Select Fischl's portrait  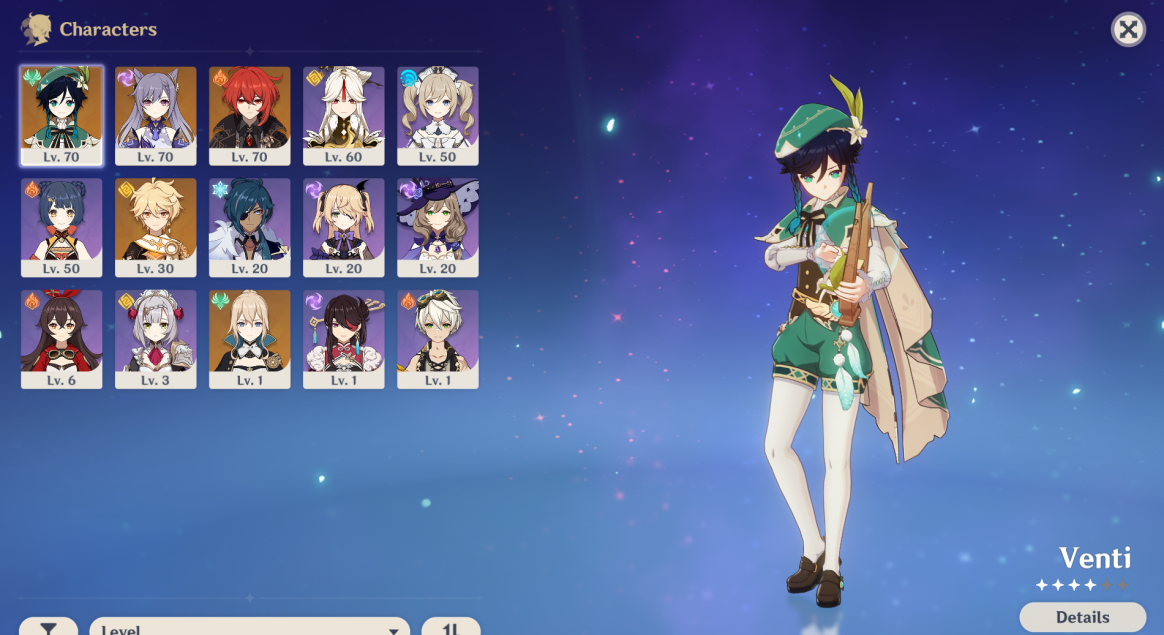[343, 225]
